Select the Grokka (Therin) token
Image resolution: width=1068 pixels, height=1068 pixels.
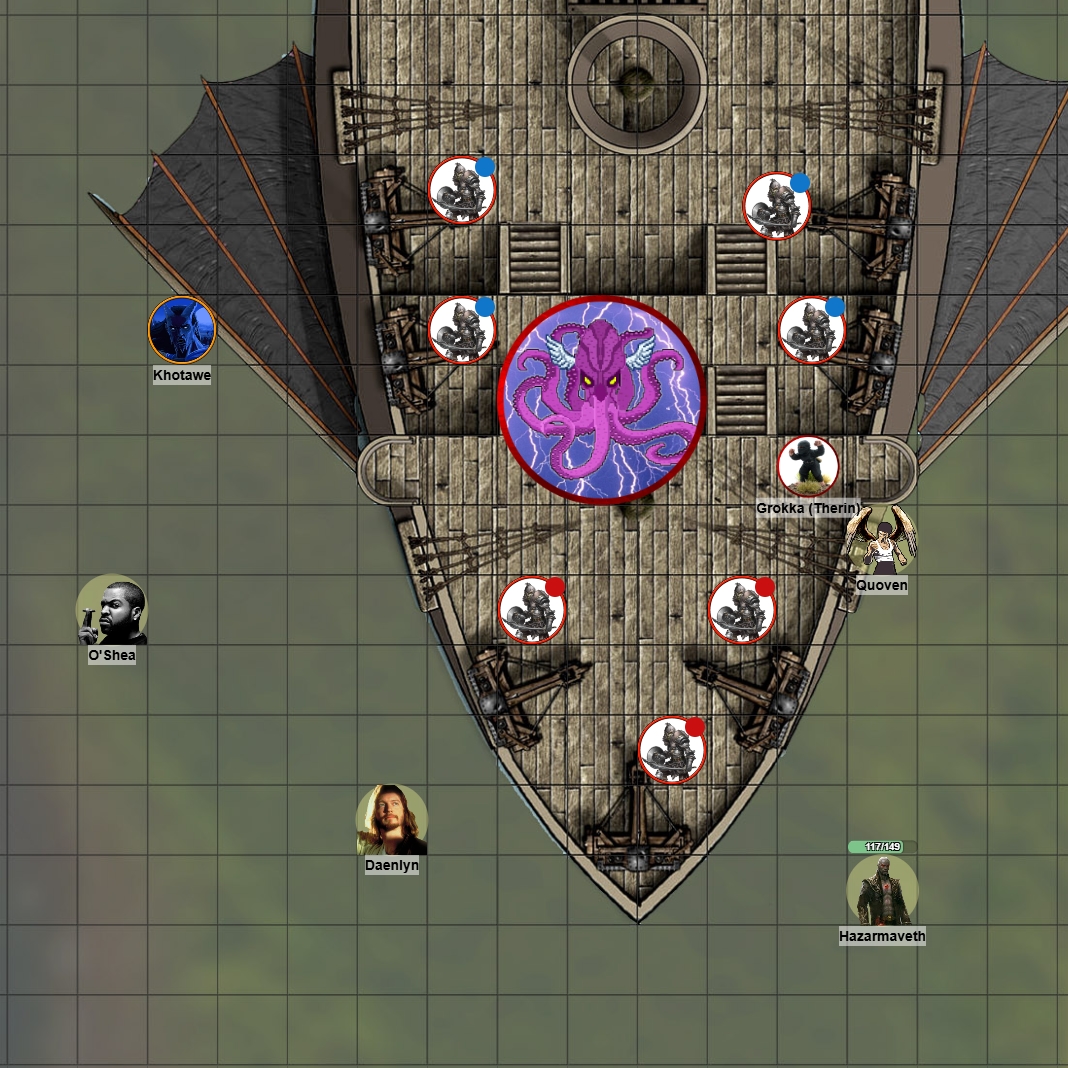click(808, 466)
